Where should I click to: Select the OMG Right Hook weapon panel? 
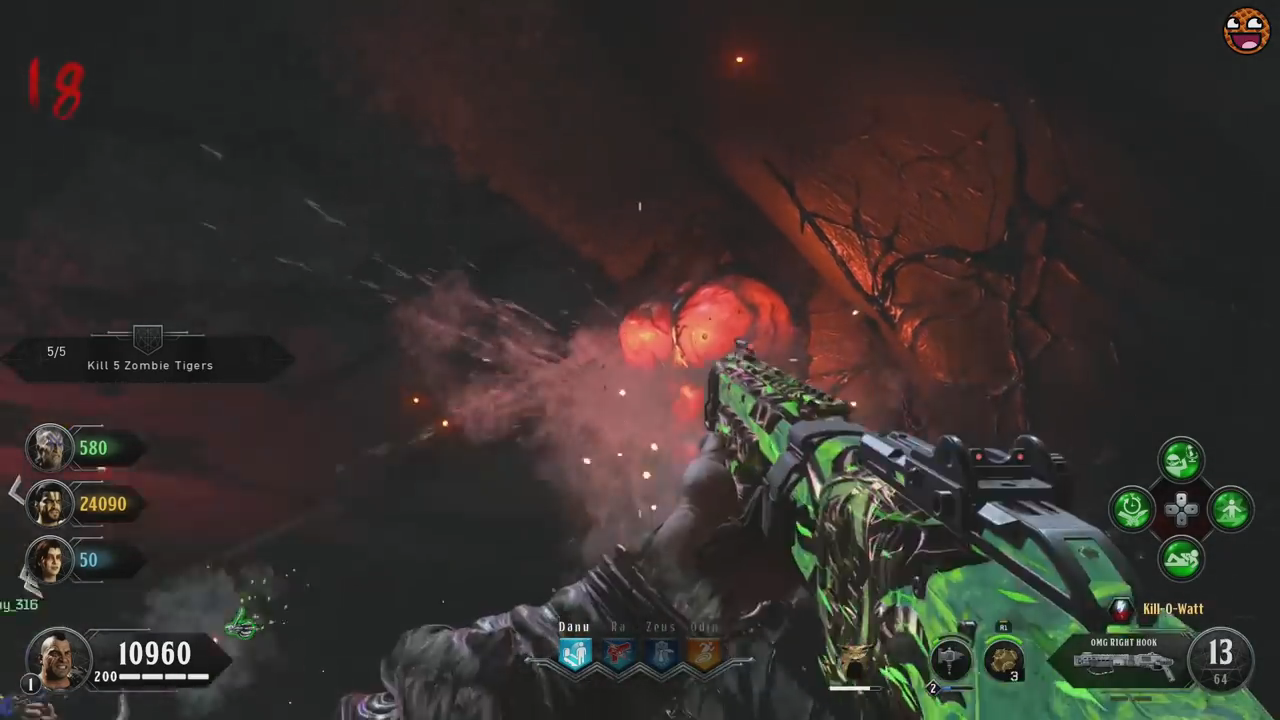(1124, 659)
